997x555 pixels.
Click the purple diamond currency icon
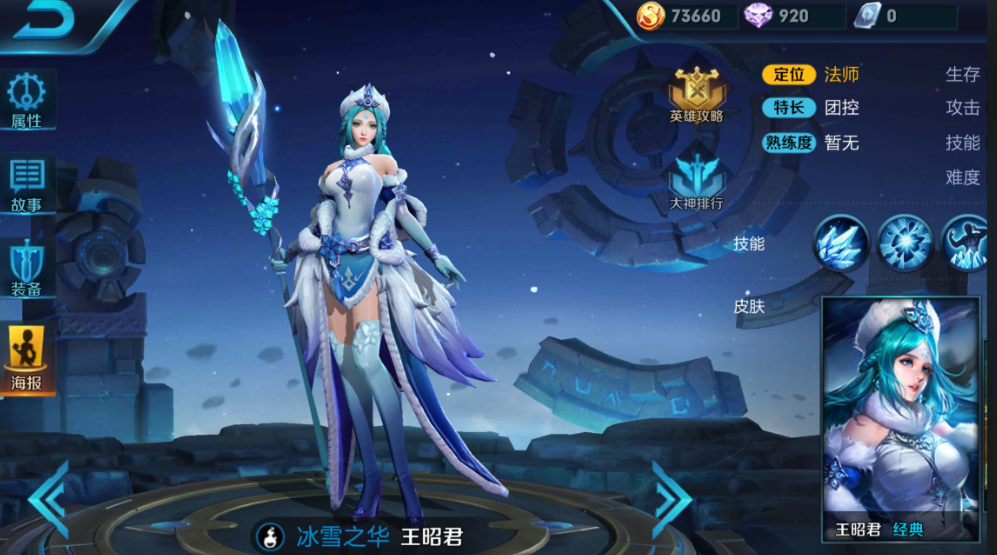pyautogui.click(x=757, y=15)
